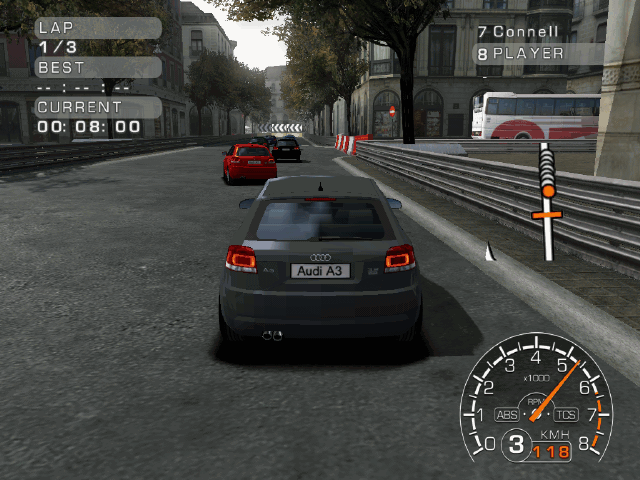Toggle the TCS indicator on the tachometer
The image size is (640, 480).
[567, 415]
